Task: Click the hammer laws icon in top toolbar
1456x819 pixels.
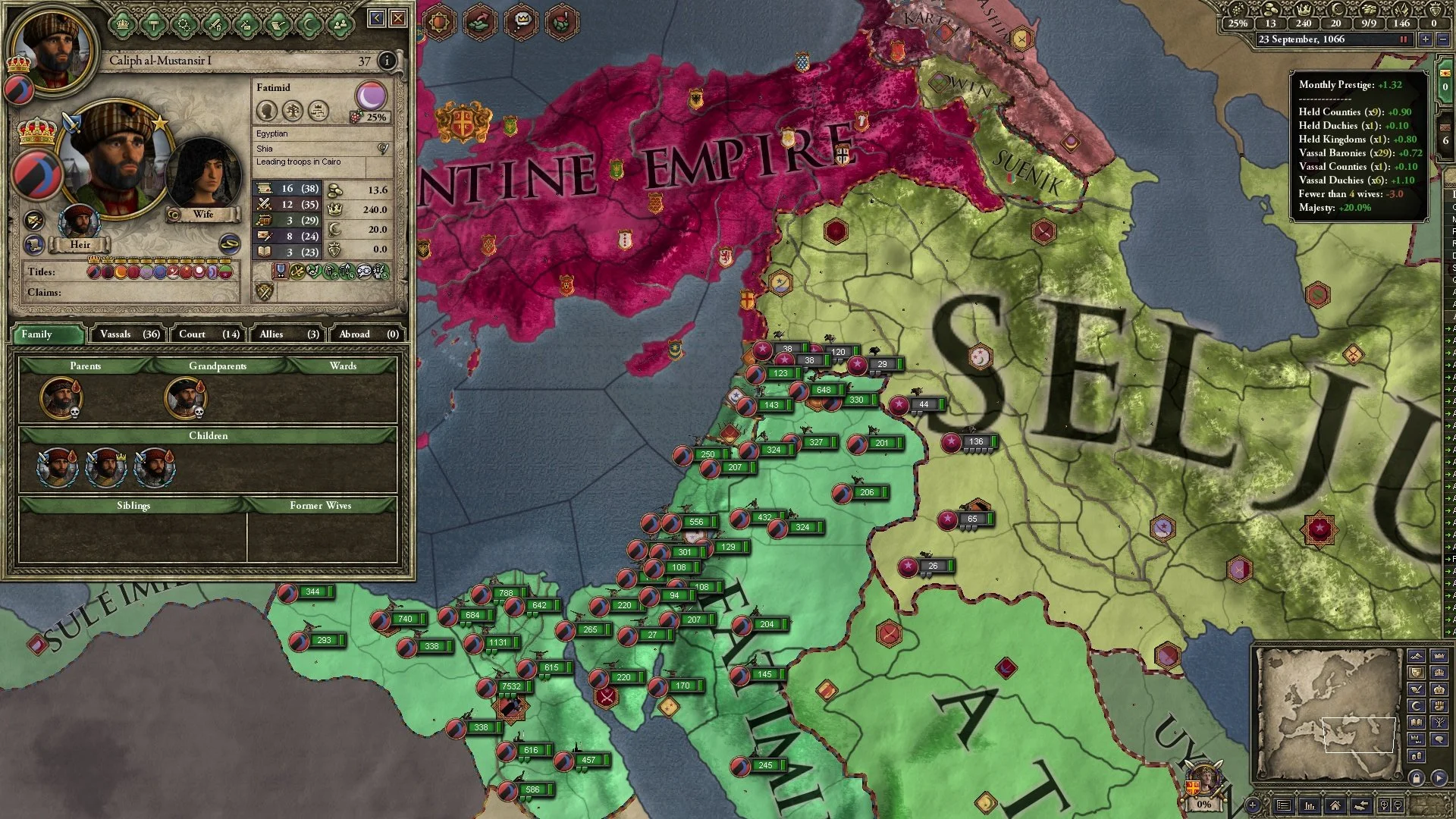Action: tap(152, 23)
